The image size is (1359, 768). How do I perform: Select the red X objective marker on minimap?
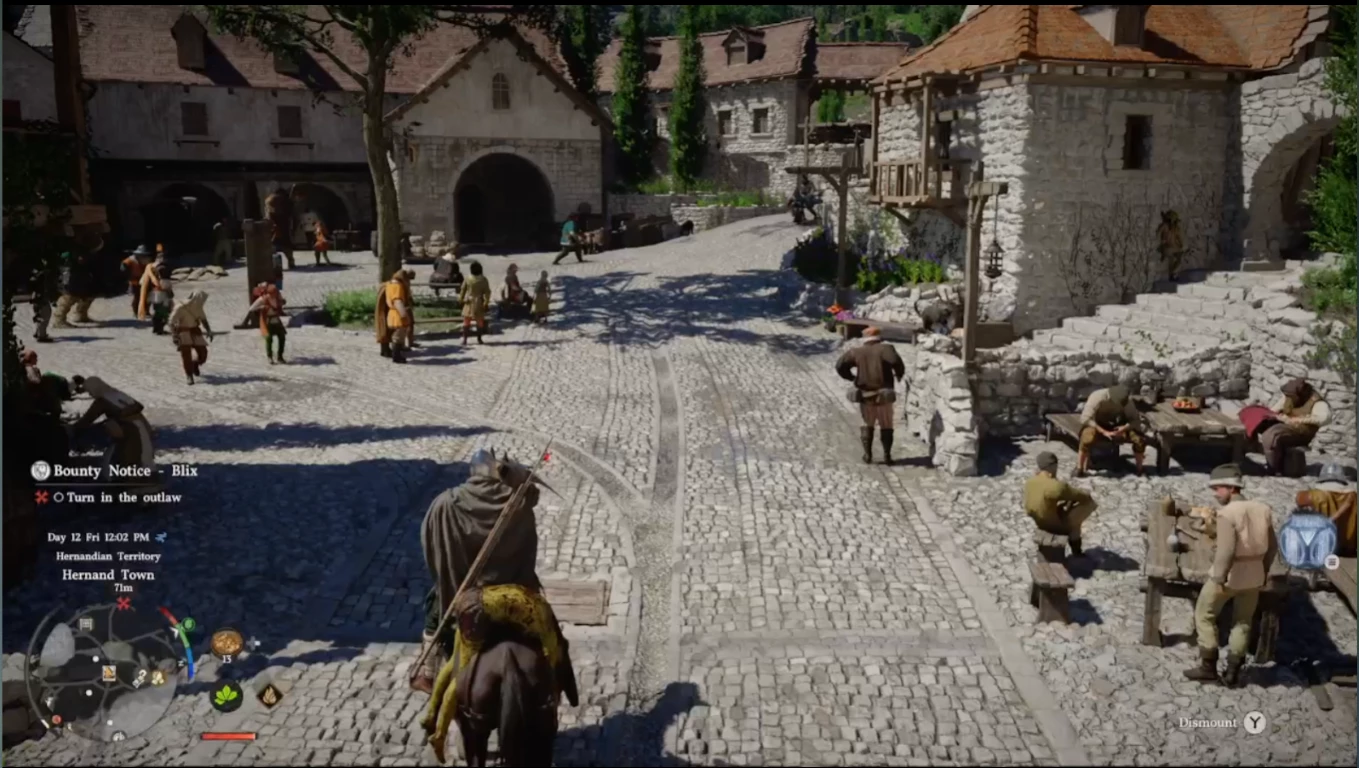pyautogui.click(x=123, y=603)
